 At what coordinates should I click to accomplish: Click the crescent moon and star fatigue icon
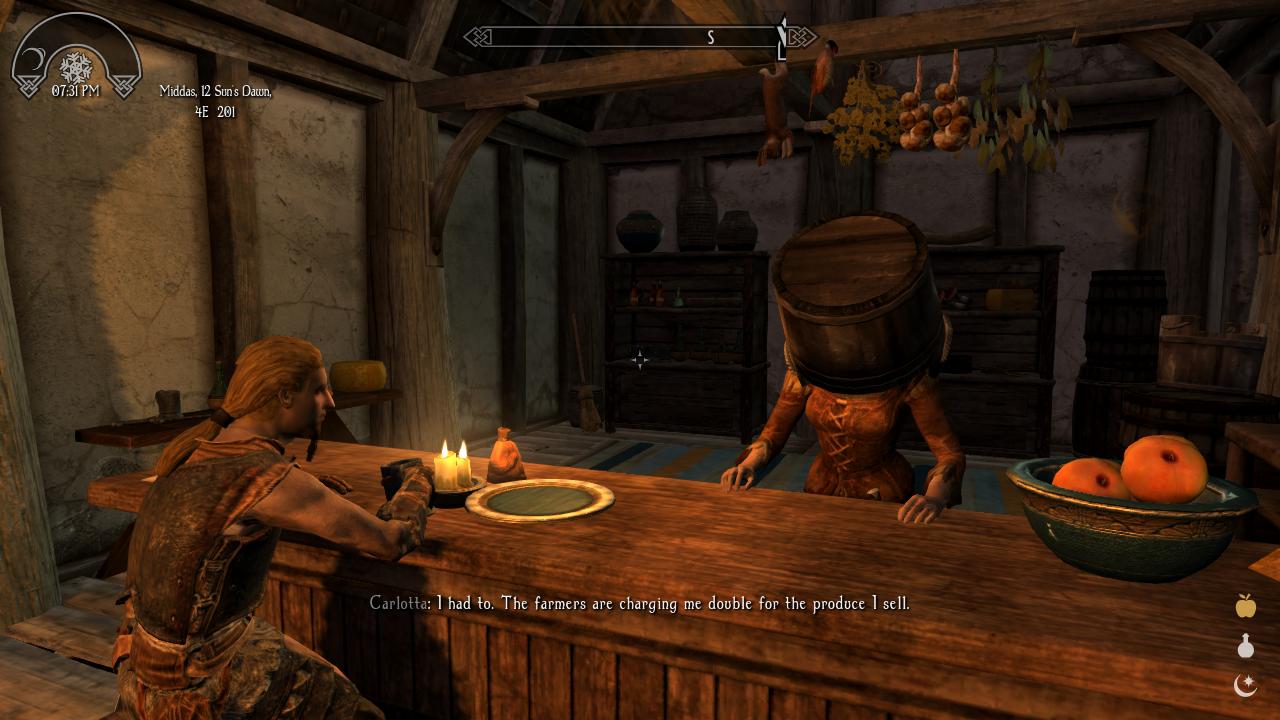click(1245, 685)
